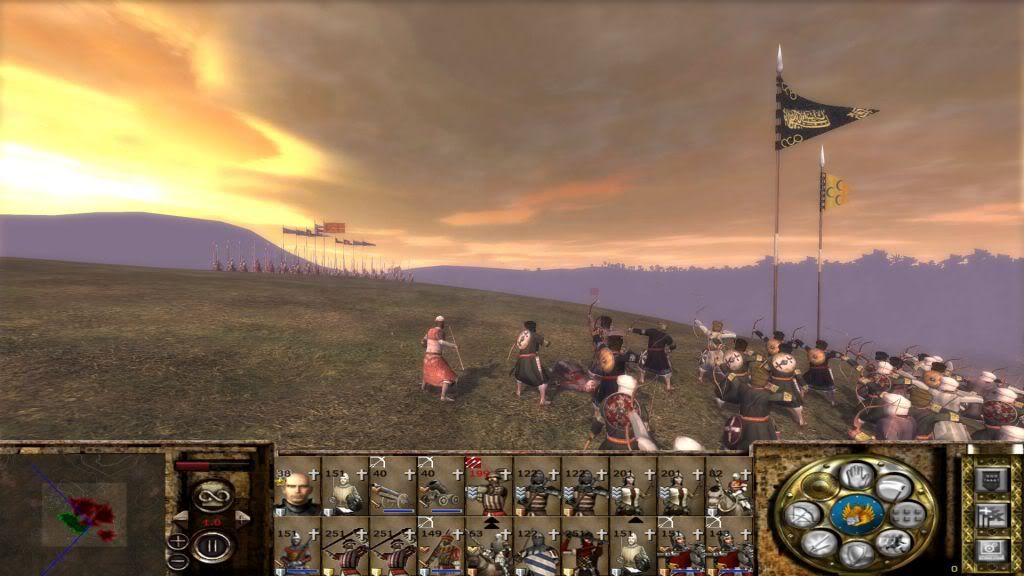
Task: Click the infinity battle timer button
Action: (212, 494)
